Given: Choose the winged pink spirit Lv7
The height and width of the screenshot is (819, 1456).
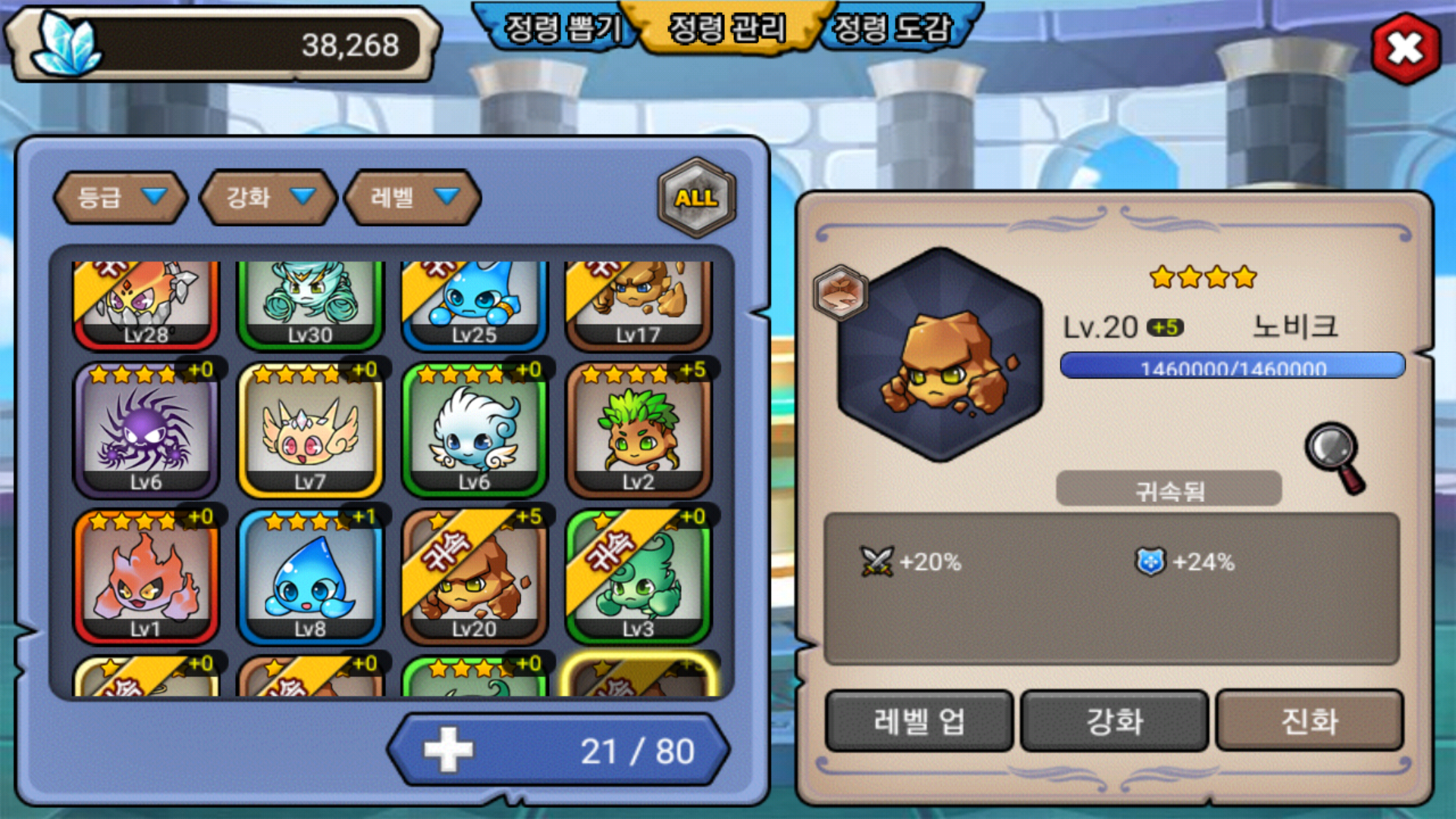Looking at the screenshot, I should (310, 431).
